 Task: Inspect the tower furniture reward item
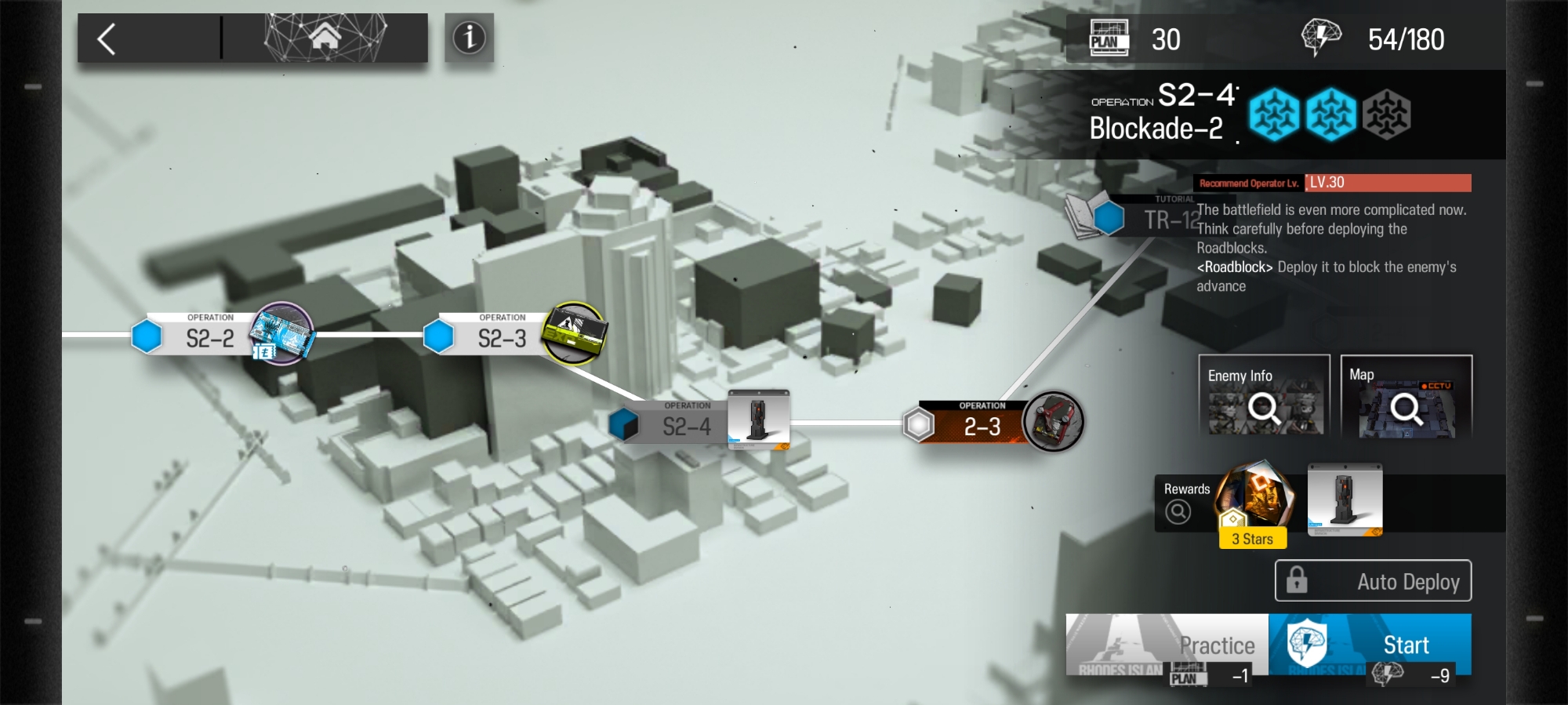(1345, 500)
